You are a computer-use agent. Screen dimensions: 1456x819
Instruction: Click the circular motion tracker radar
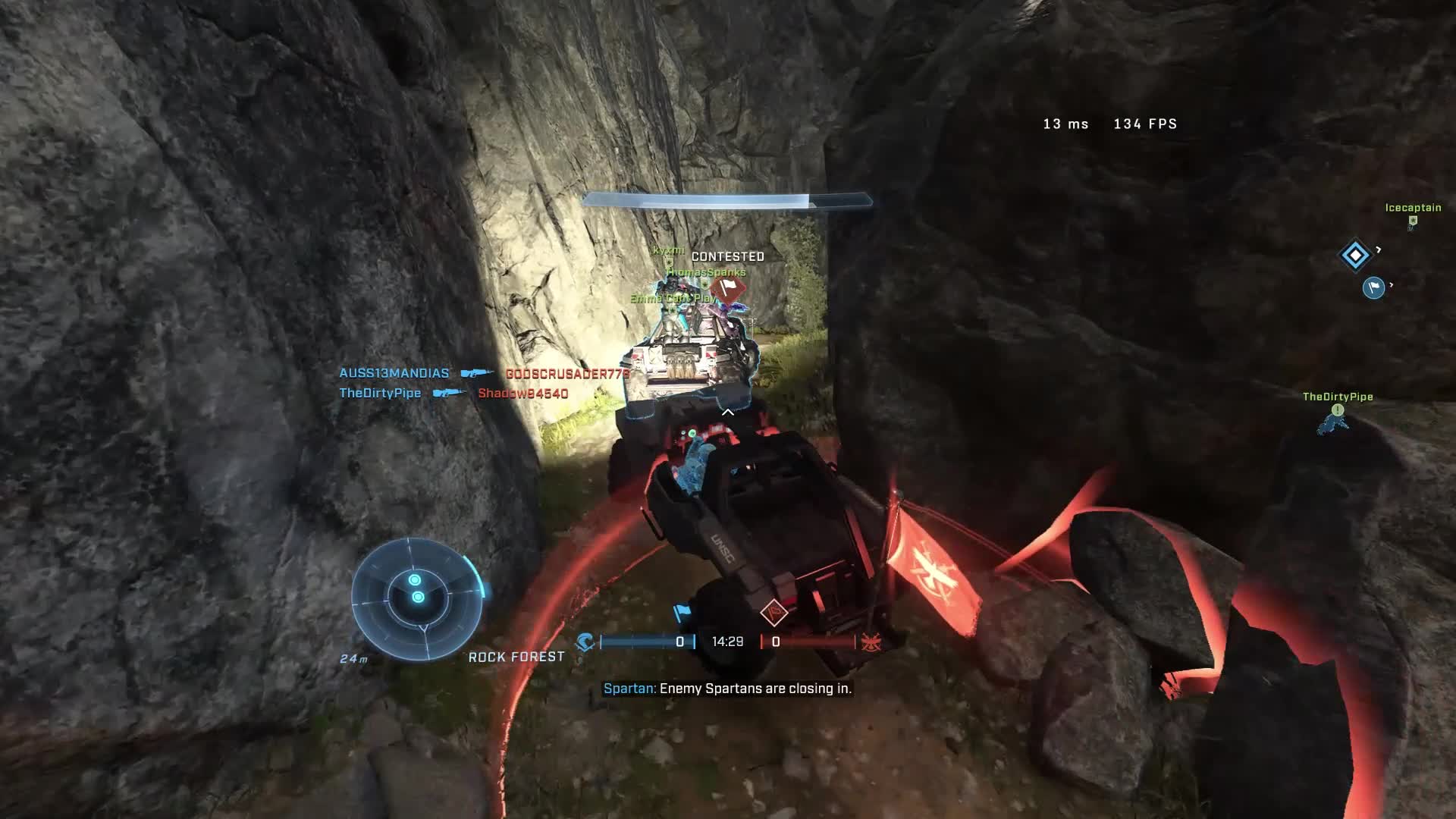pos(417,598)
